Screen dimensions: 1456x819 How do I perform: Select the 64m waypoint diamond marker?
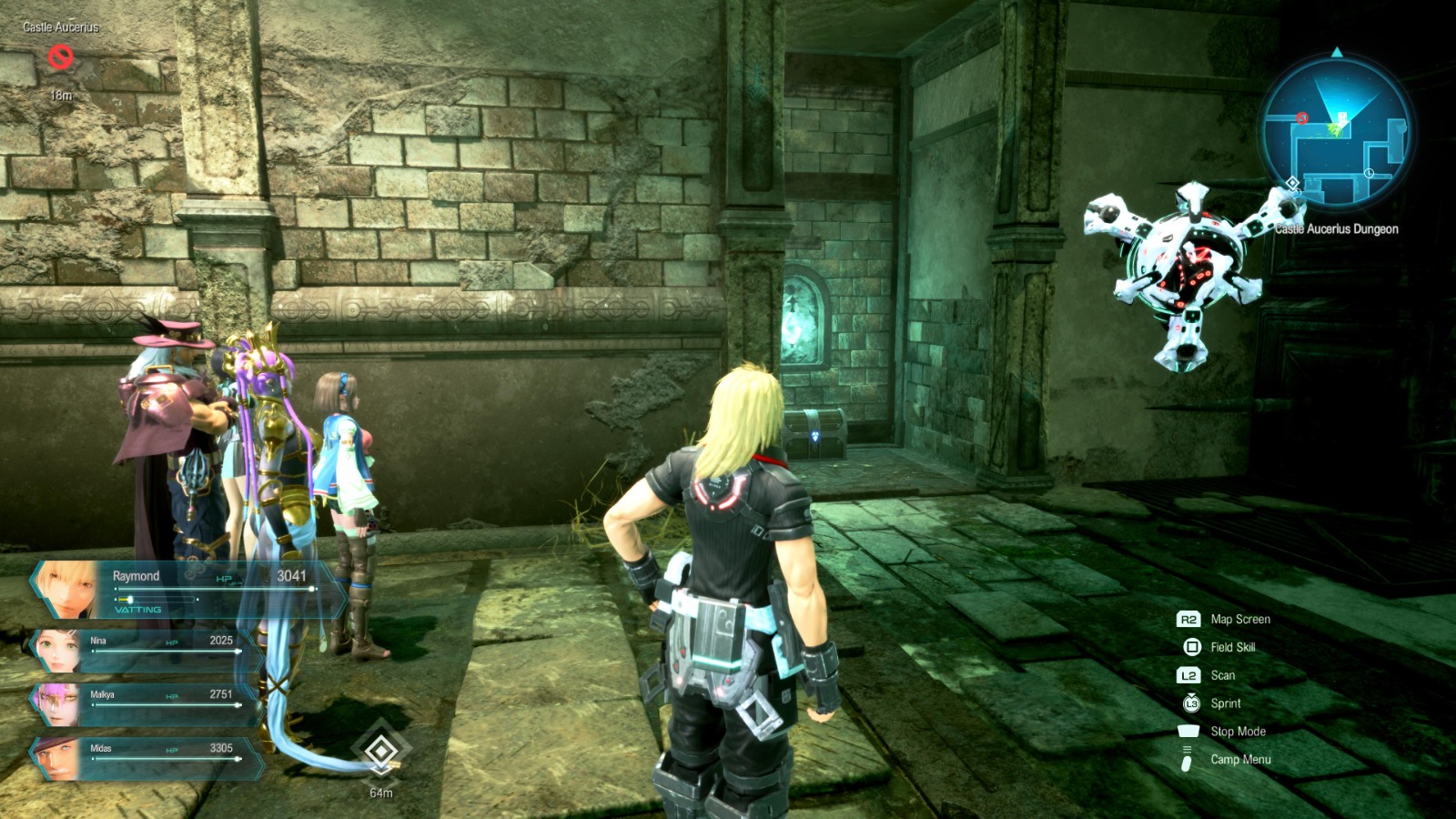tap(380, 752)
